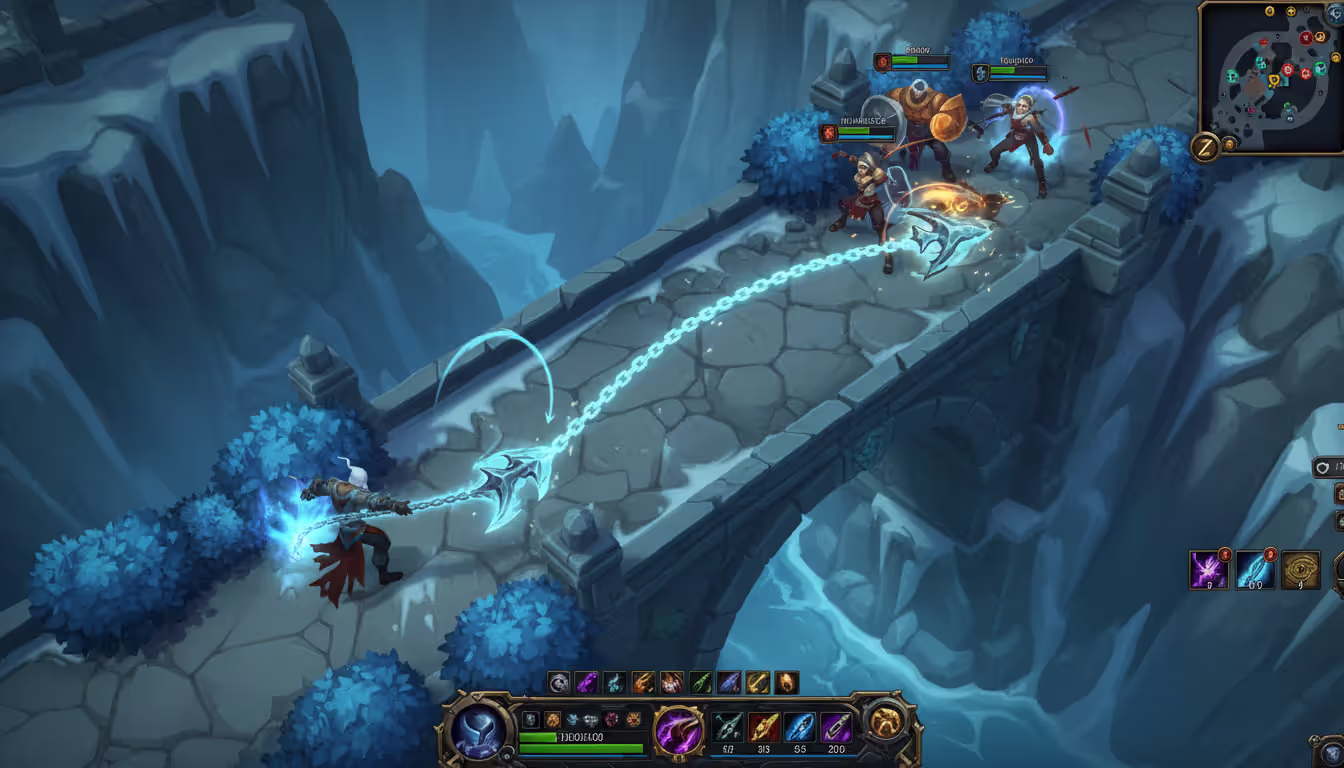
Task: Click the team emblem at minimap top-right corner
Action: [1334, 14]
